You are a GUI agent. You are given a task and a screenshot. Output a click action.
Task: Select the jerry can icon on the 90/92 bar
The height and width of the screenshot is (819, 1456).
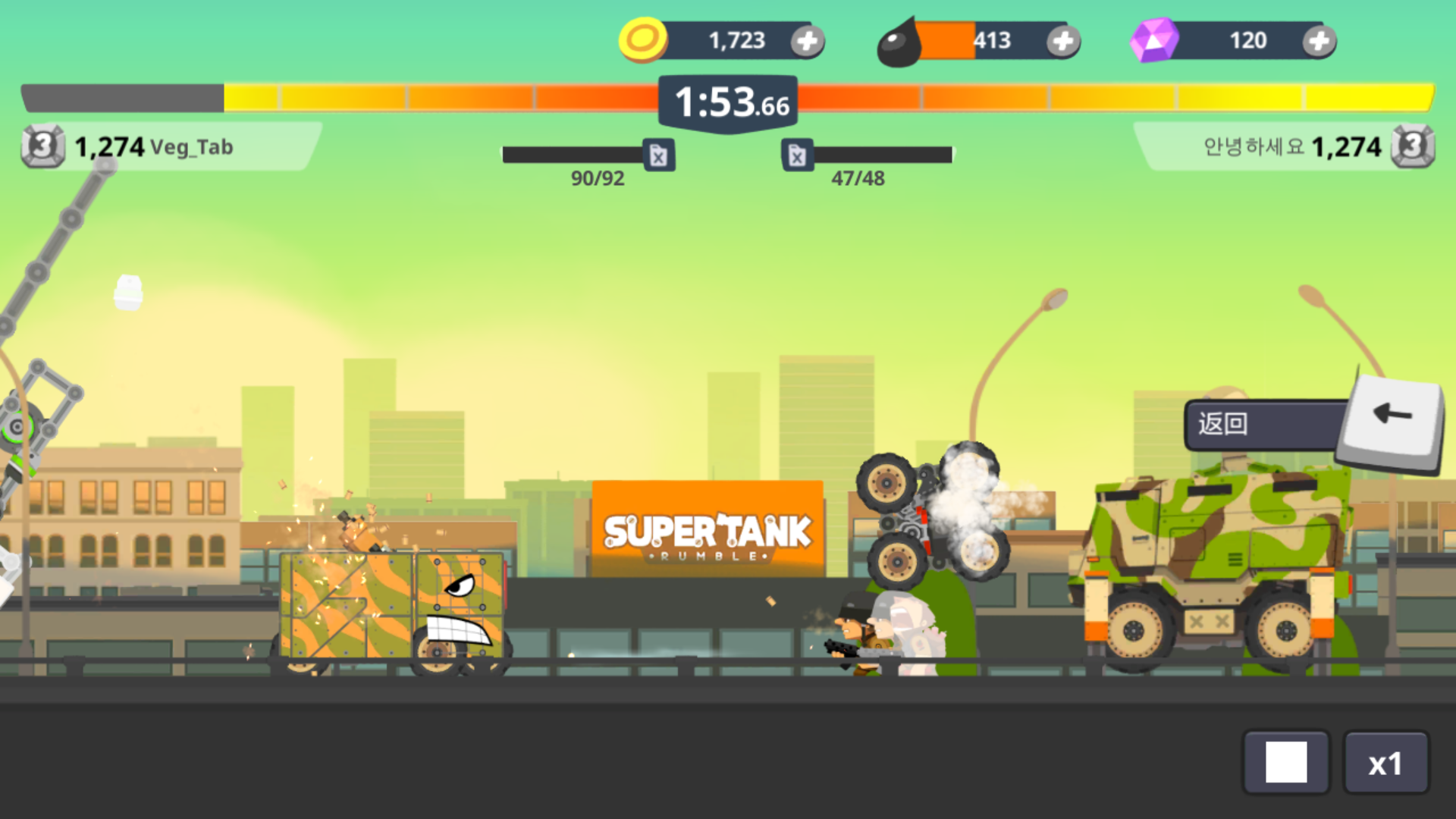pyautogui.click(x=658, y=155)
